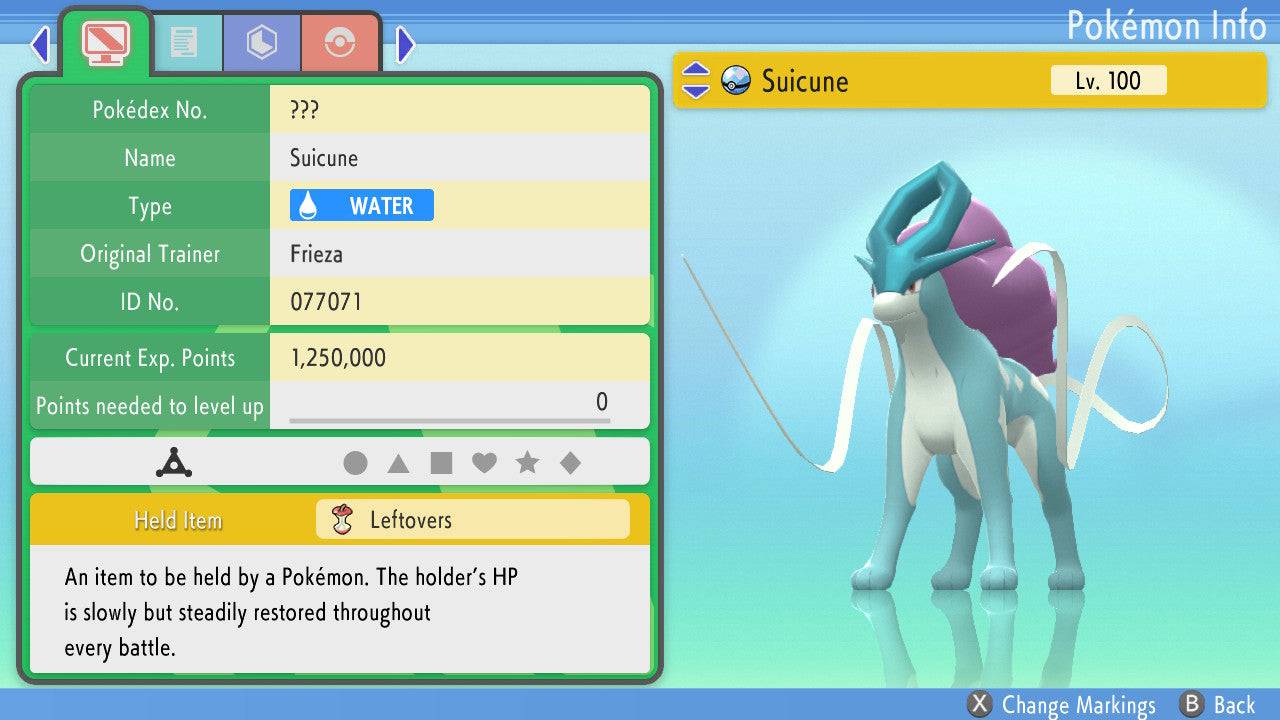The height and width of the screenshot is (720, 1280).
Task: Open the blue stats hexagon tab
Action: [x=262, y=42]
